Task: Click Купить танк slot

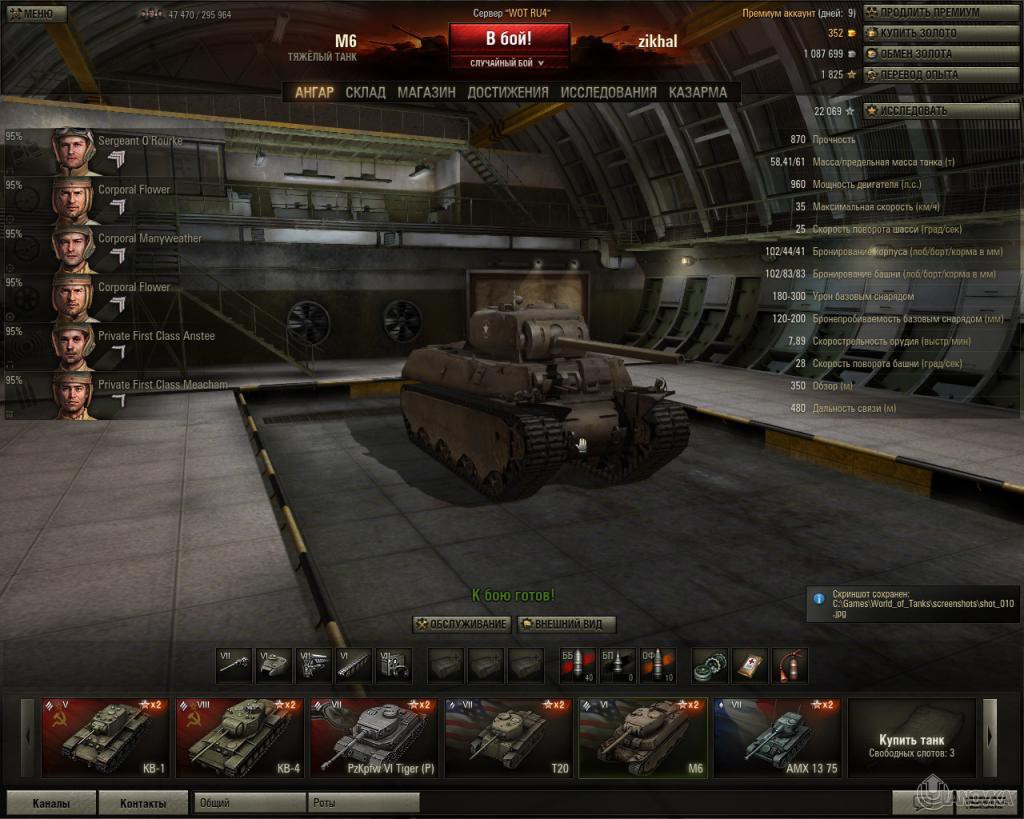Action: pos(910,738)
